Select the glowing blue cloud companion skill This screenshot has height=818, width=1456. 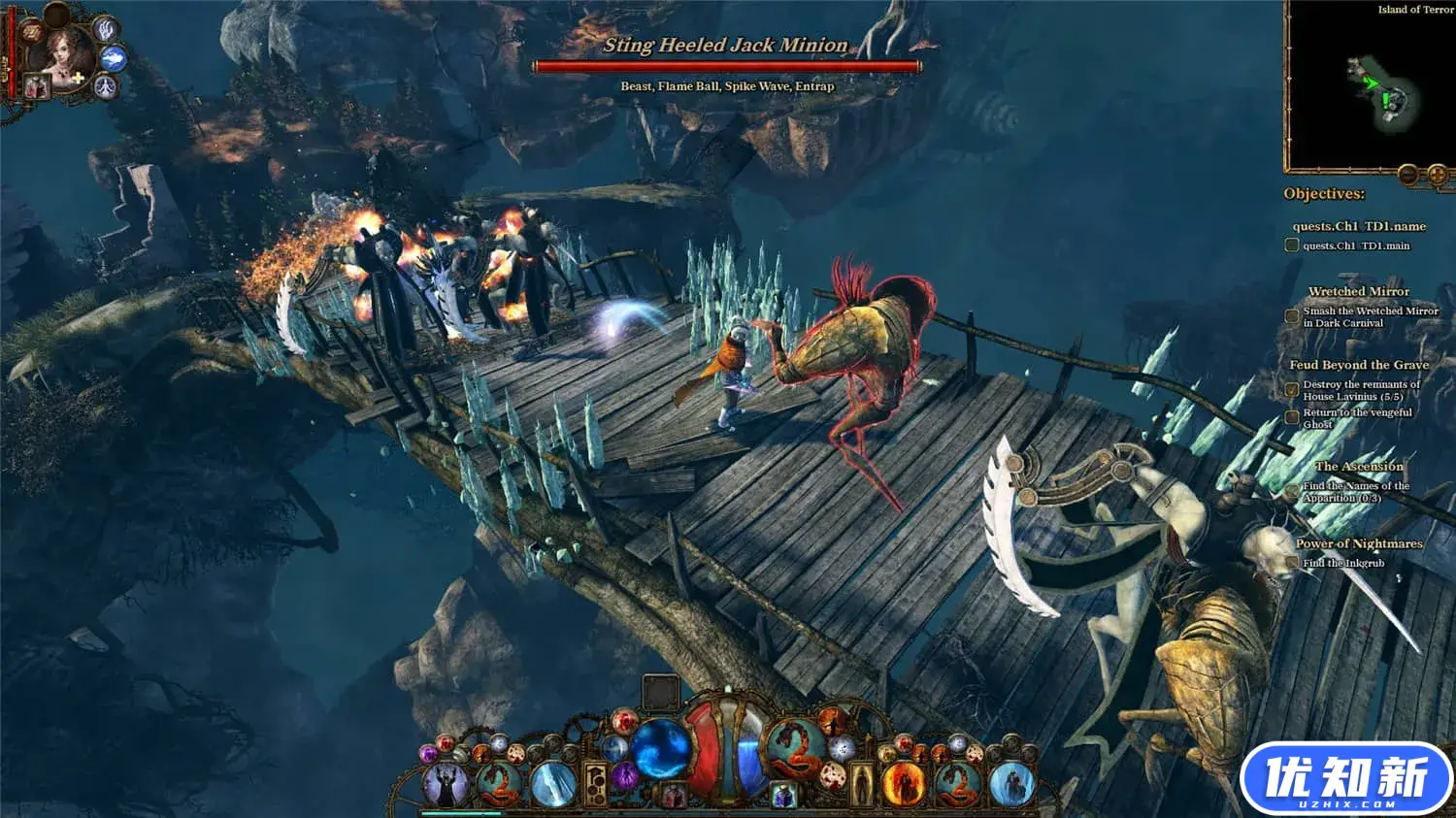[x=114, y=59]
